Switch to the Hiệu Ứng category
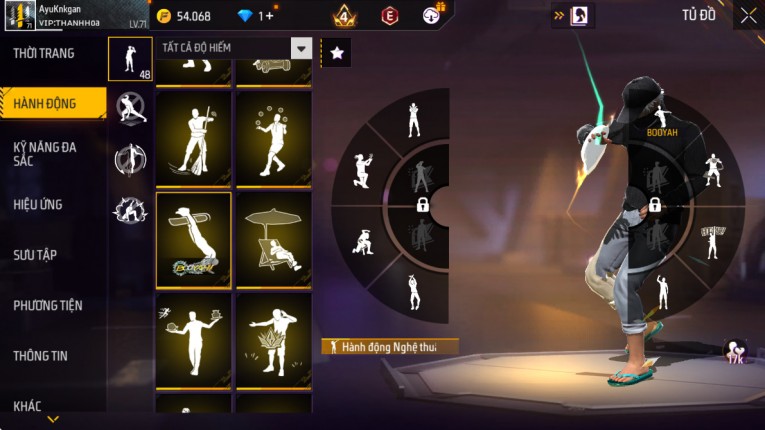765x430 pixels. coord(39,204)
